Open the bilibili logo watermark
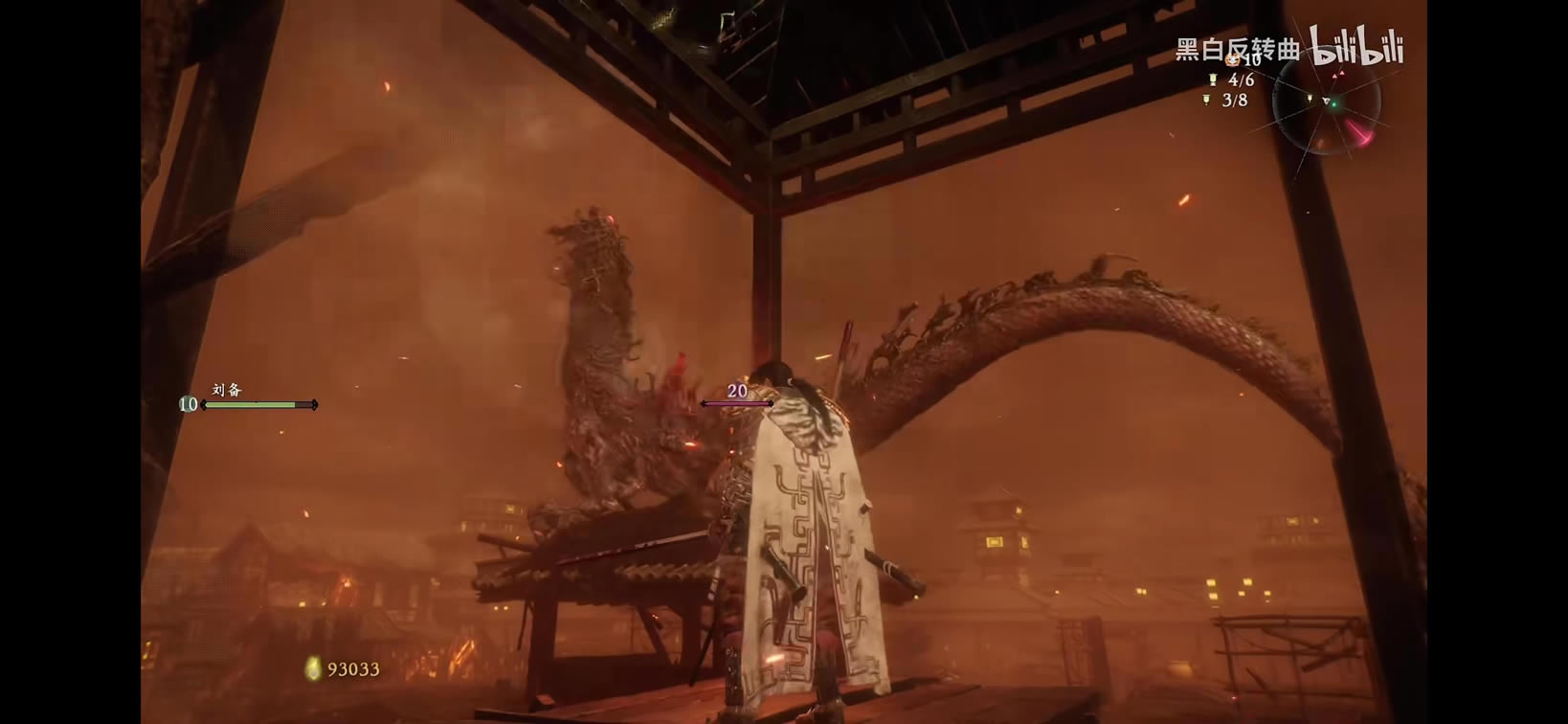The width and height of the screenshot is (1568, 724). coord(1356,46)
